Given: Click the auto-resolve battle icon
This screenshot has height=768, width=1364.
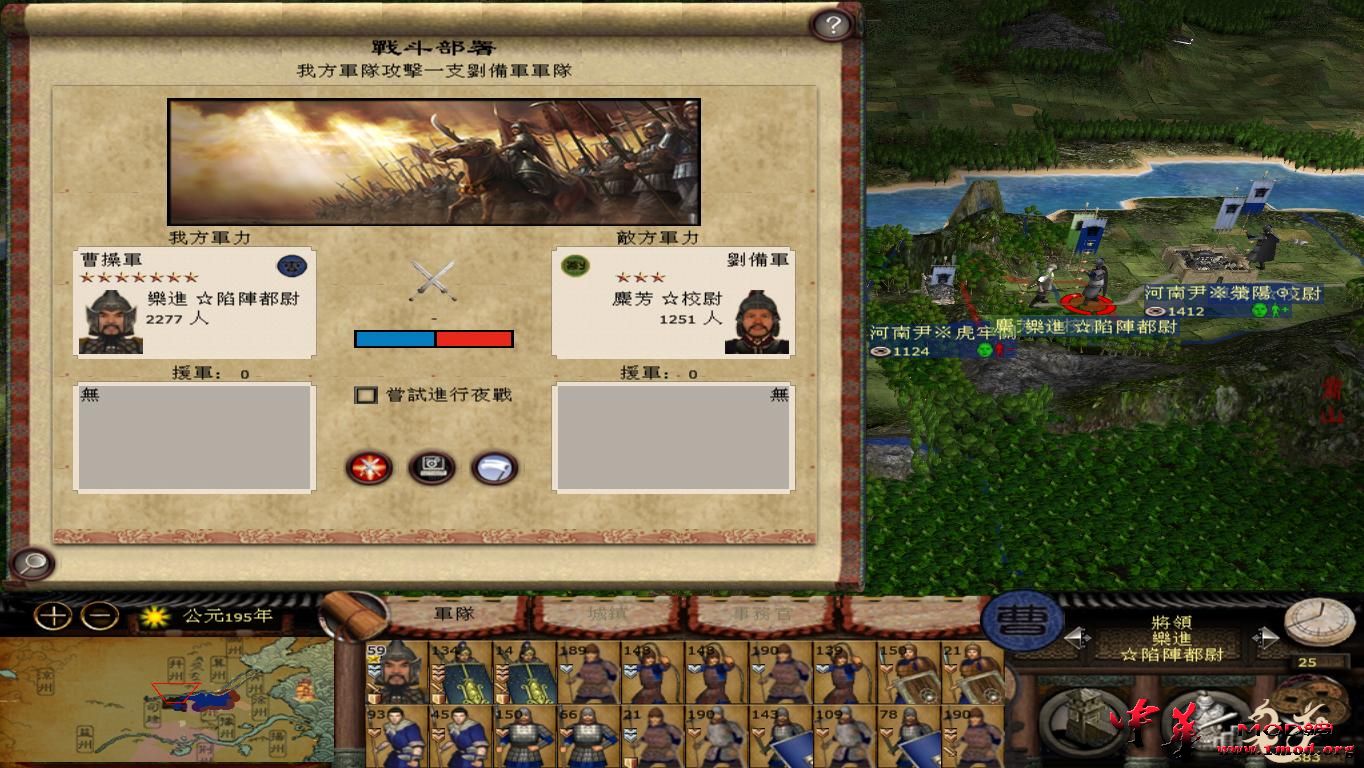Looking at the screenshot, I should pyautogui.click(x=432, y=468).
